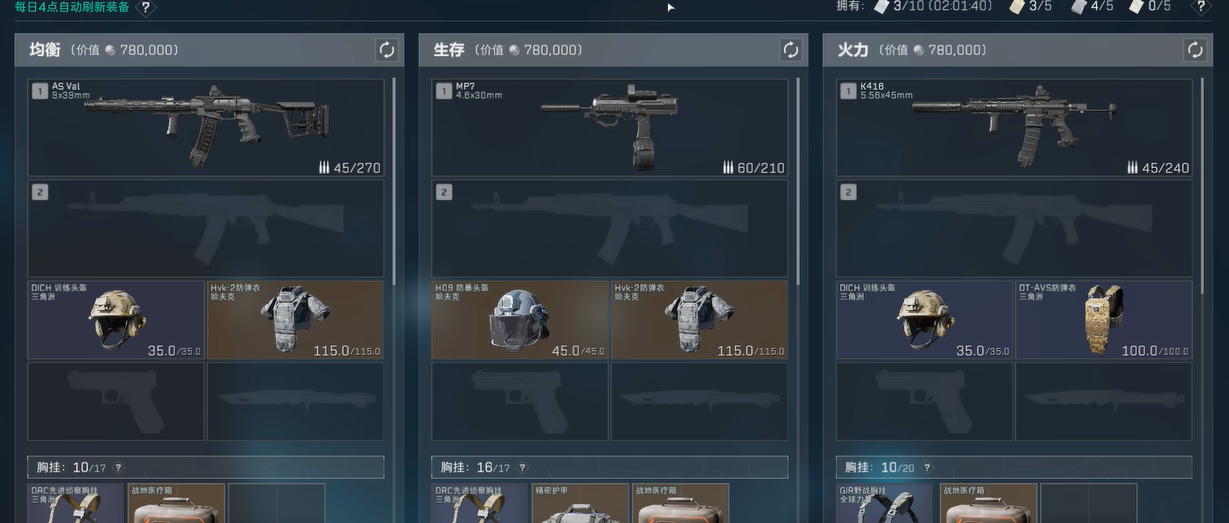Select the 精密护甲 item slot

(x=580, y=503)
